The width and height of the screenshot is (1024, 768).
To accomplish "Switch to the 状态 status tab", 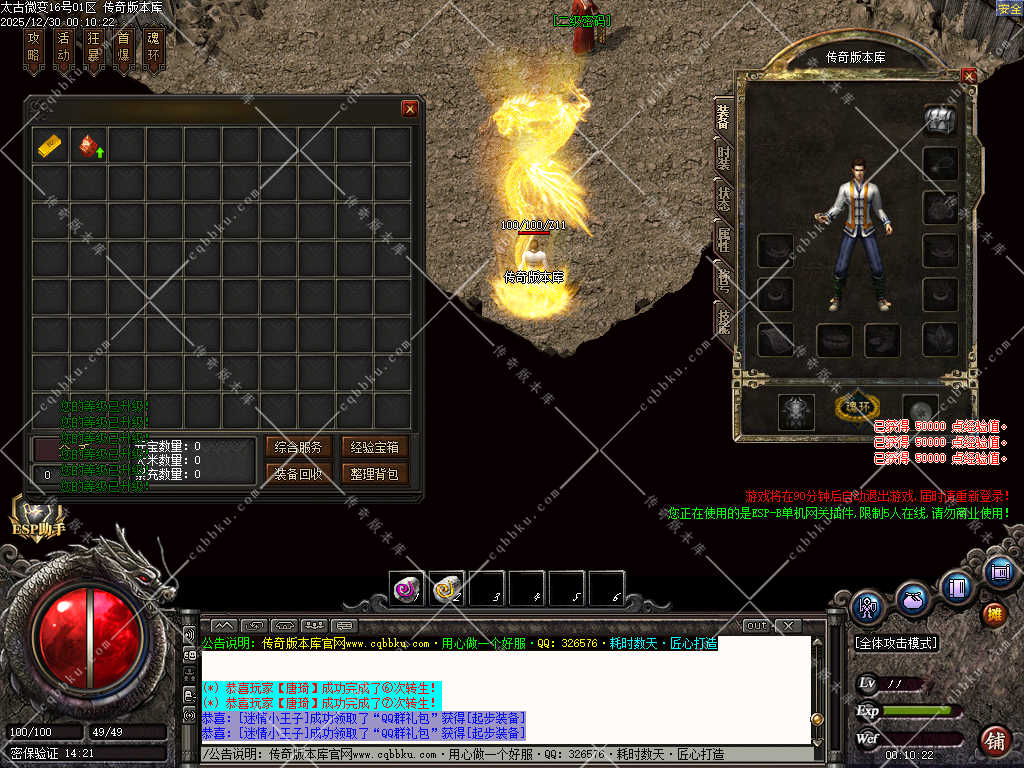I will [723, 197].
